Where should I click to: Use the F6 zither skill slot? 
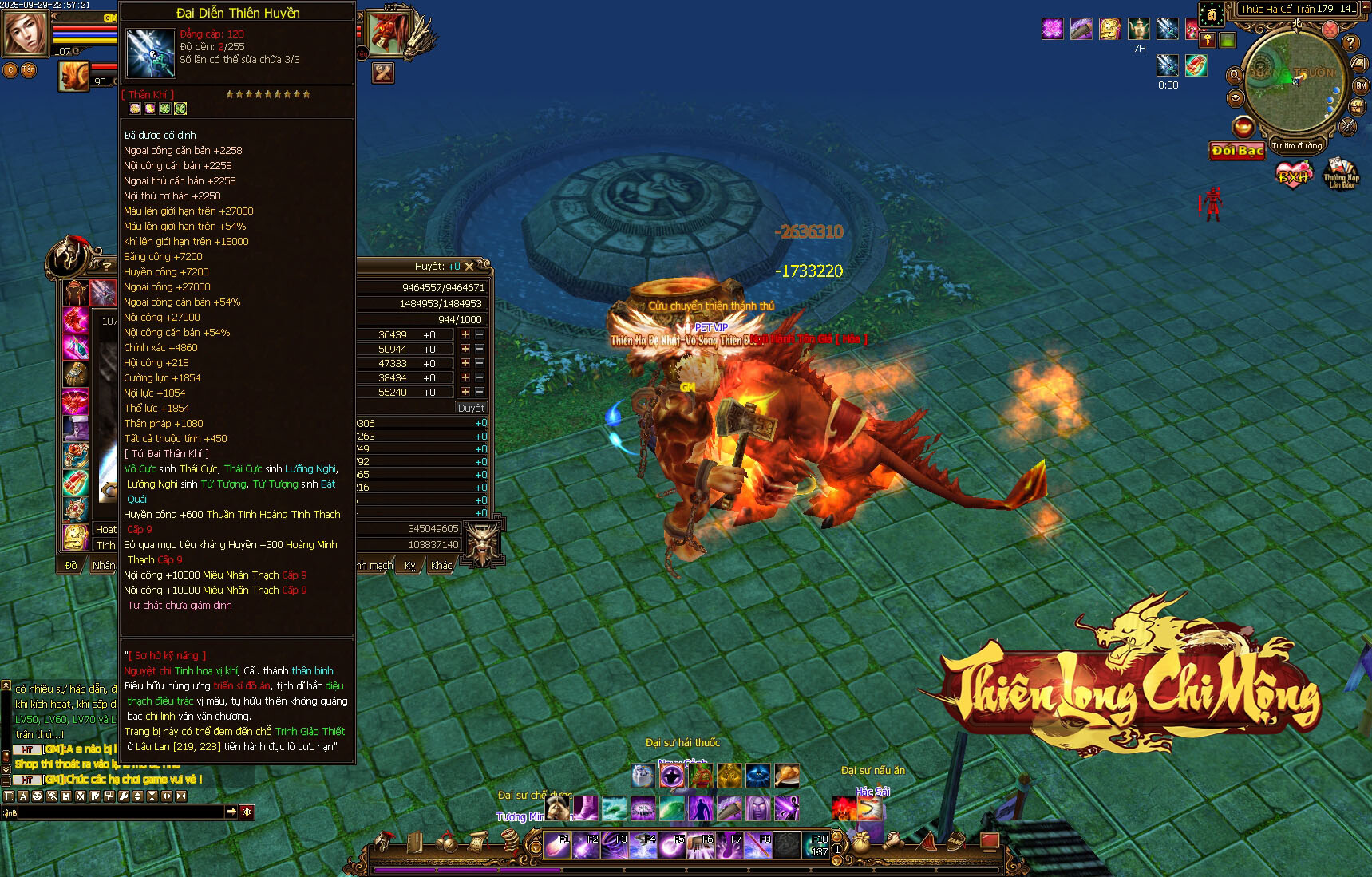click(701, 844)
